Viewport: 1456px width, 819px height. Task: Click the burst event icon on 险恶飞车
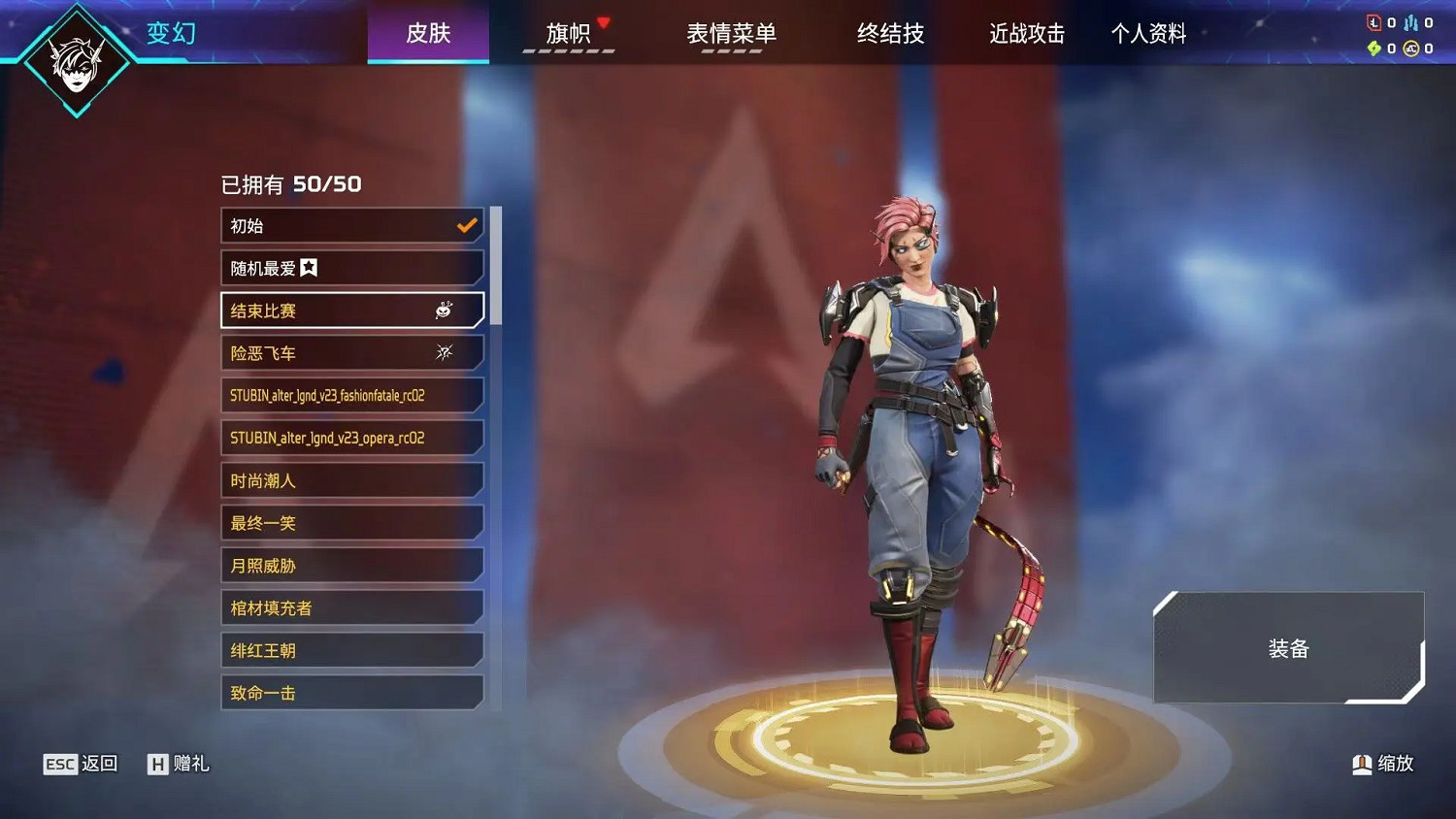coord(444,352)
